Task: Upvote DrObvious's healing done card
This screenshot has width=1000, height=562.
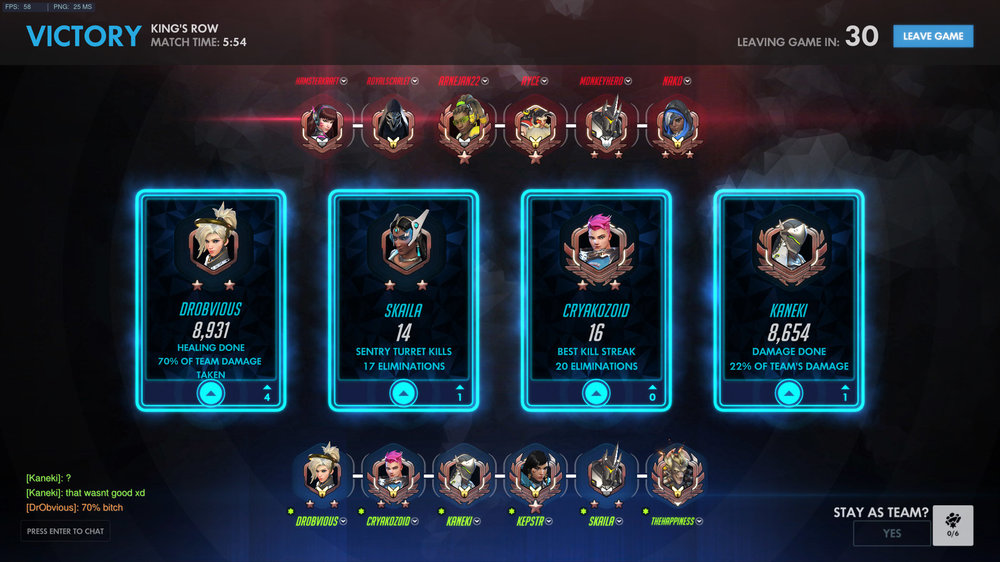Action: pos(211,394)
